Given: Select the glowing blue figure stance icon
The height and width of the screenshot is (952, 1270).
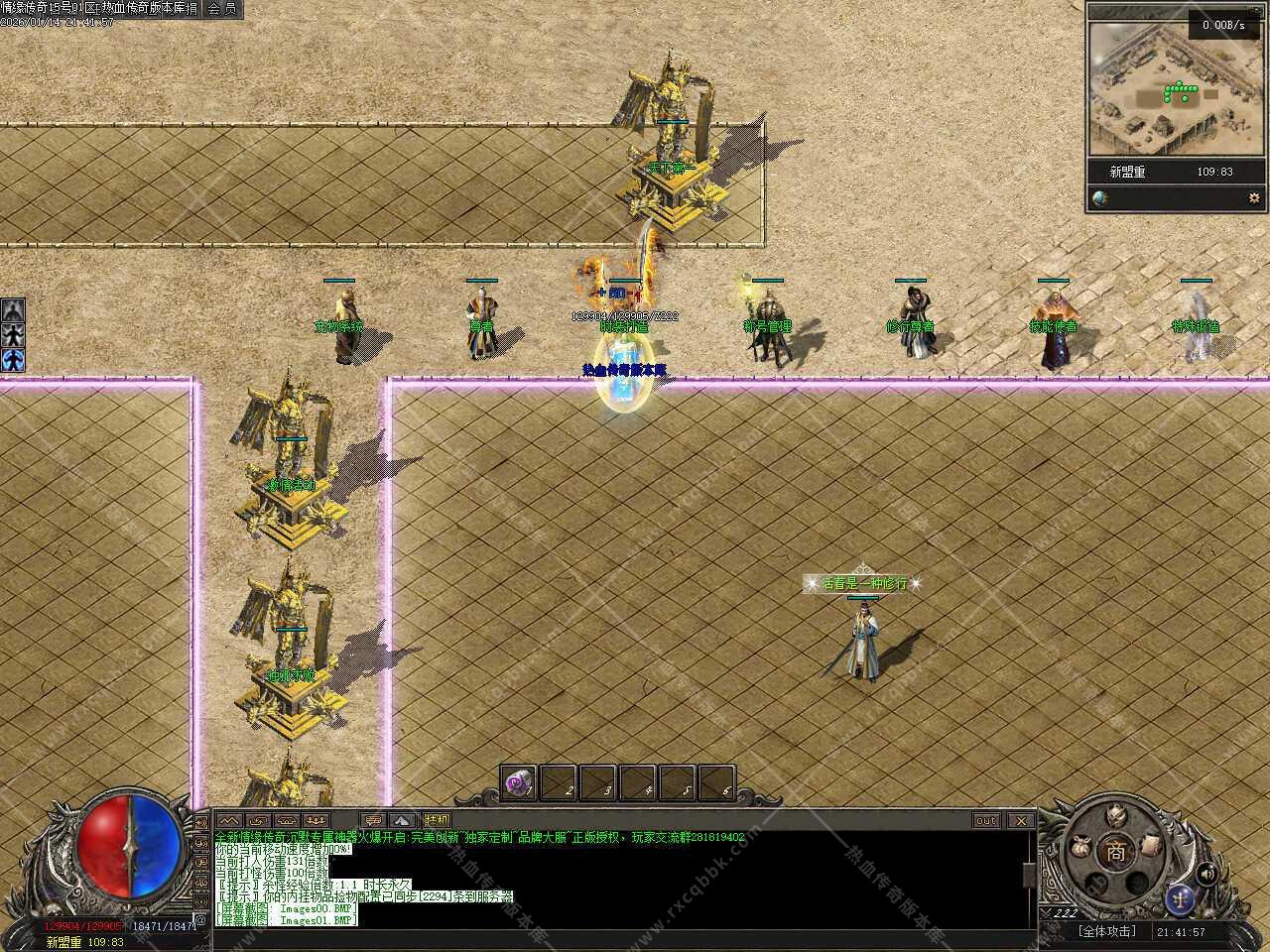Looking at the screenshot, I should (13, 360).
